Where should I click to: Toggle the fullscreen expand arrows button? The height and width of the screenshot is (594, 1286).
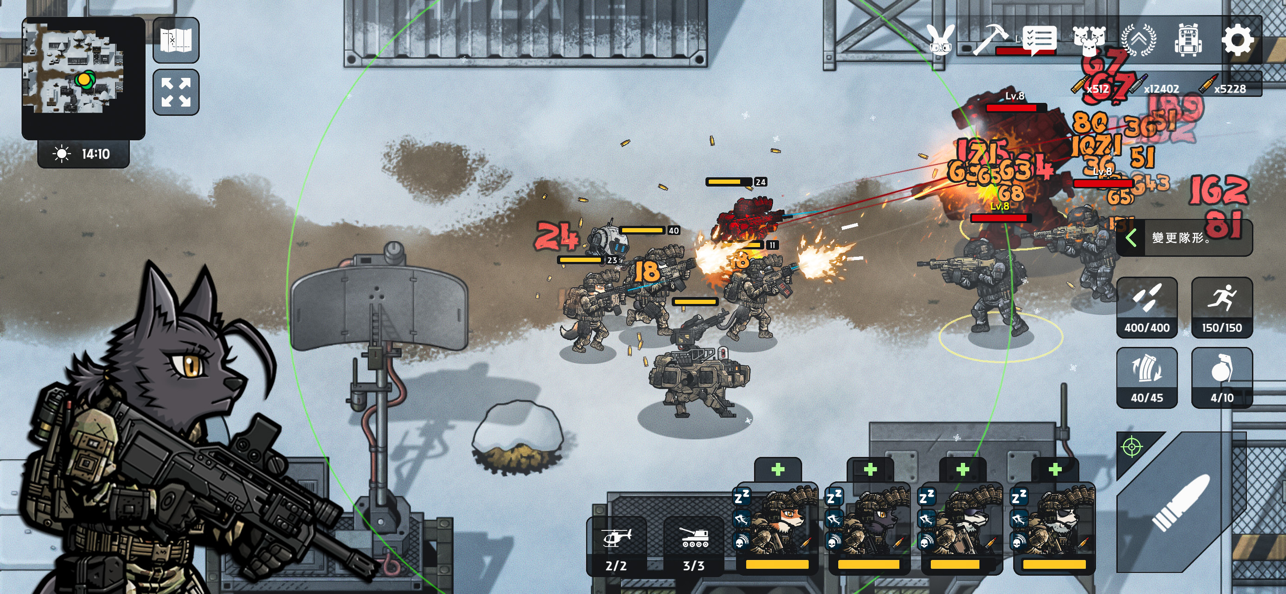point(176,93)
